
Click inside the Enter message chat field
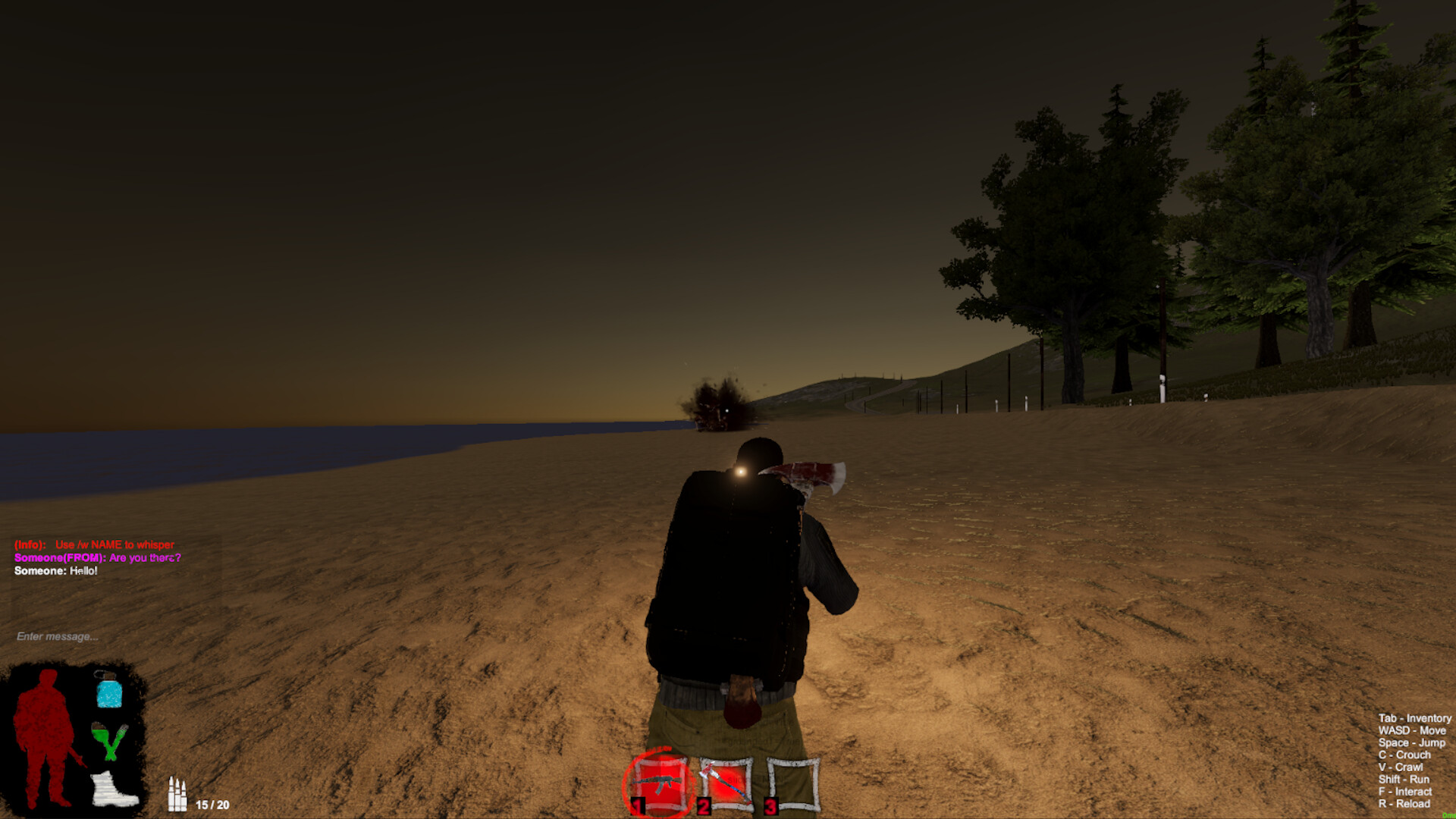pos(57,637)
